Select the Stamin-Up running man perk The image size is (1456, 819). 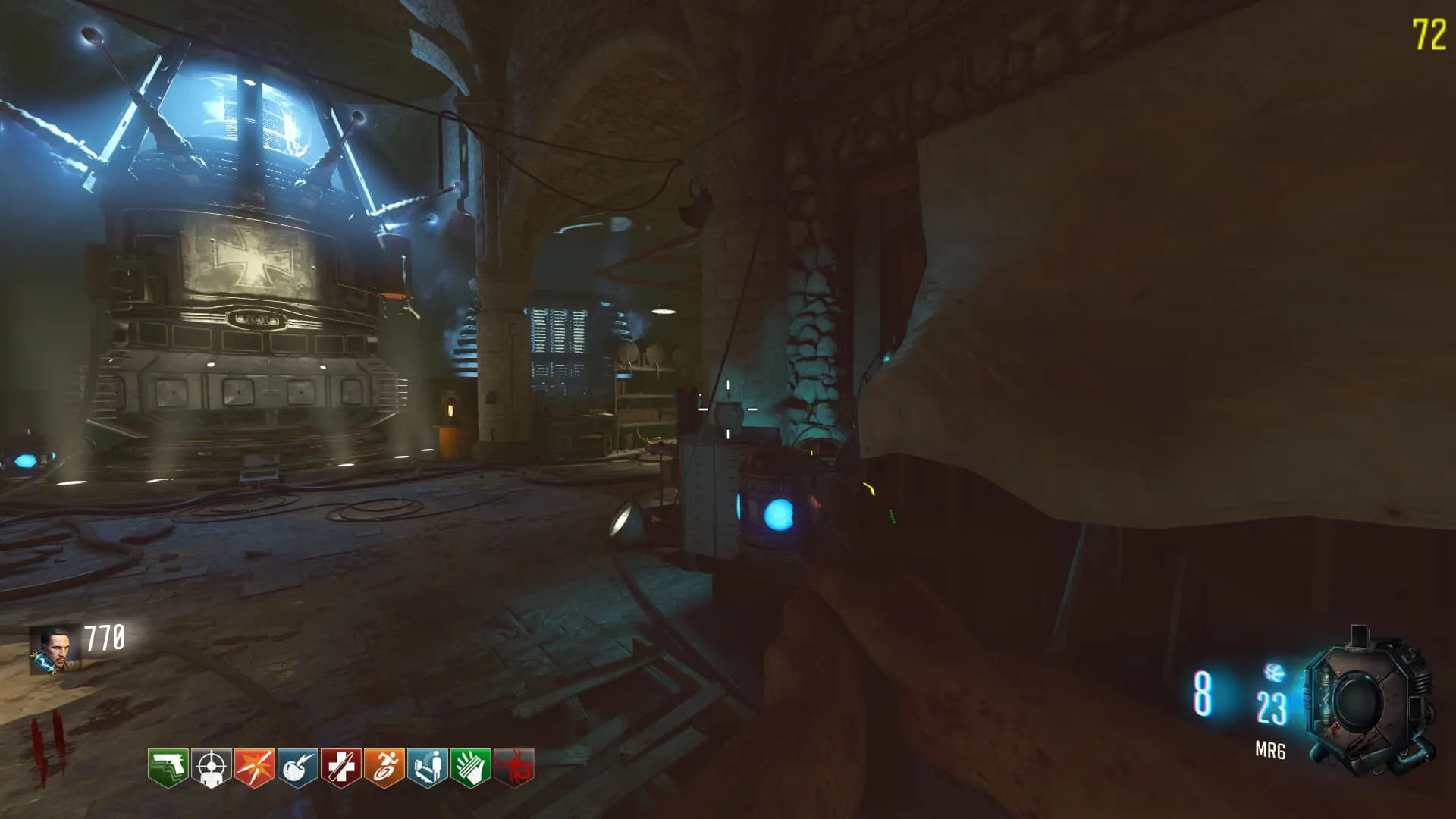coord(384,767)
